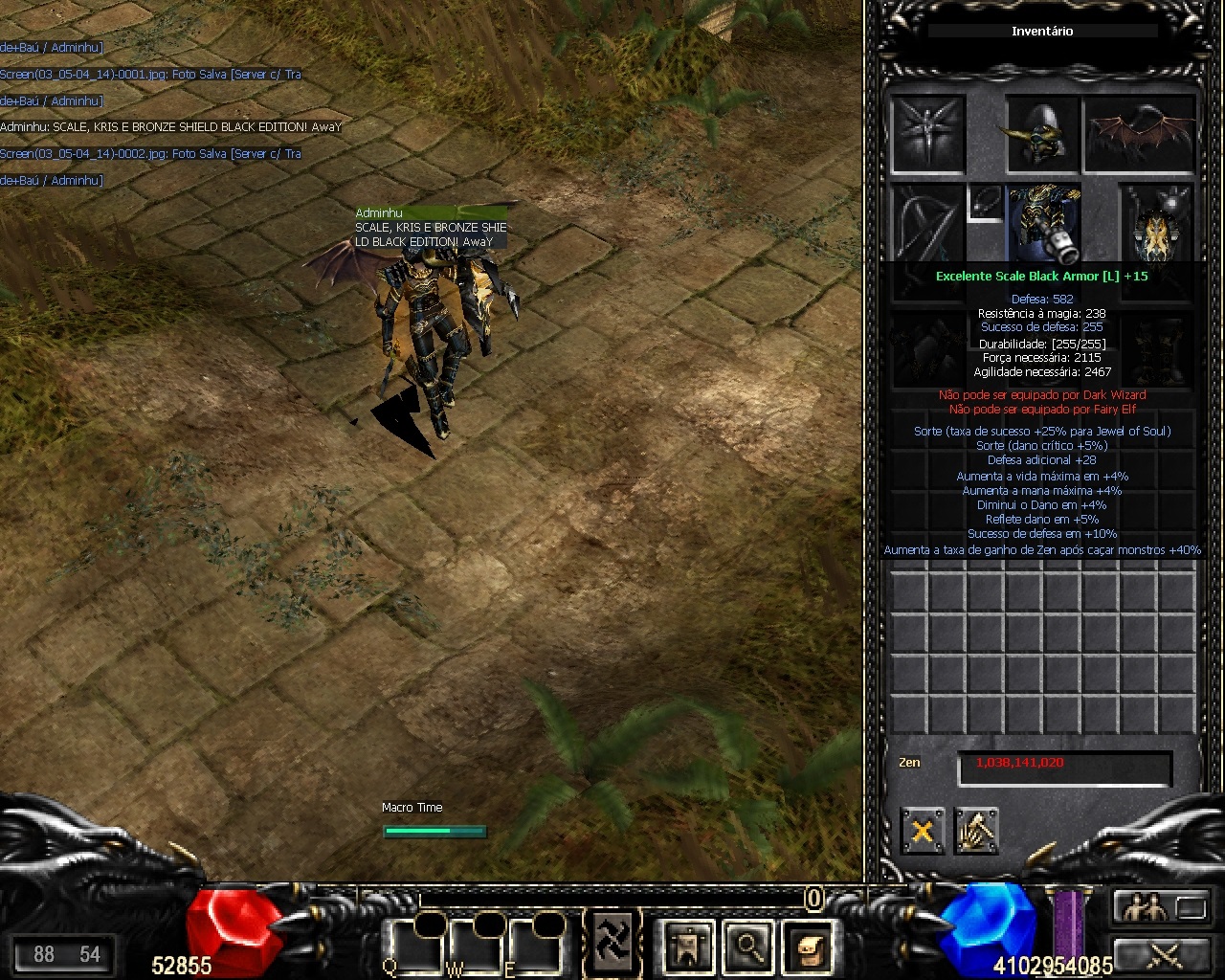Select the Scale Black Armor slot
This screenshot has height=980, width=1225.
pos(1044,222)
